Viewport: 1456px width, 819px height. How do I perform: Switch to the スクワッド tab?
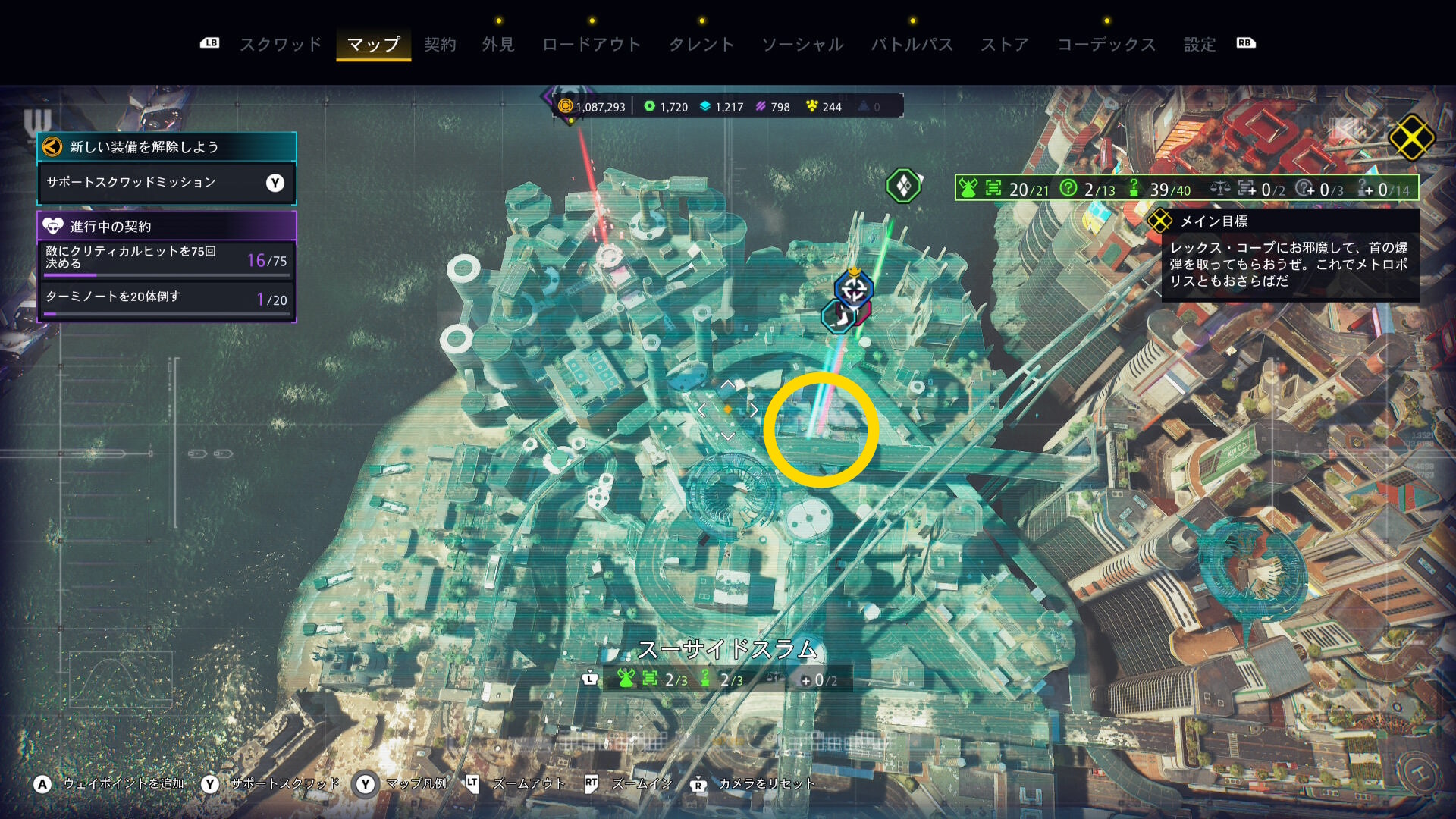[x=281, y=45]
